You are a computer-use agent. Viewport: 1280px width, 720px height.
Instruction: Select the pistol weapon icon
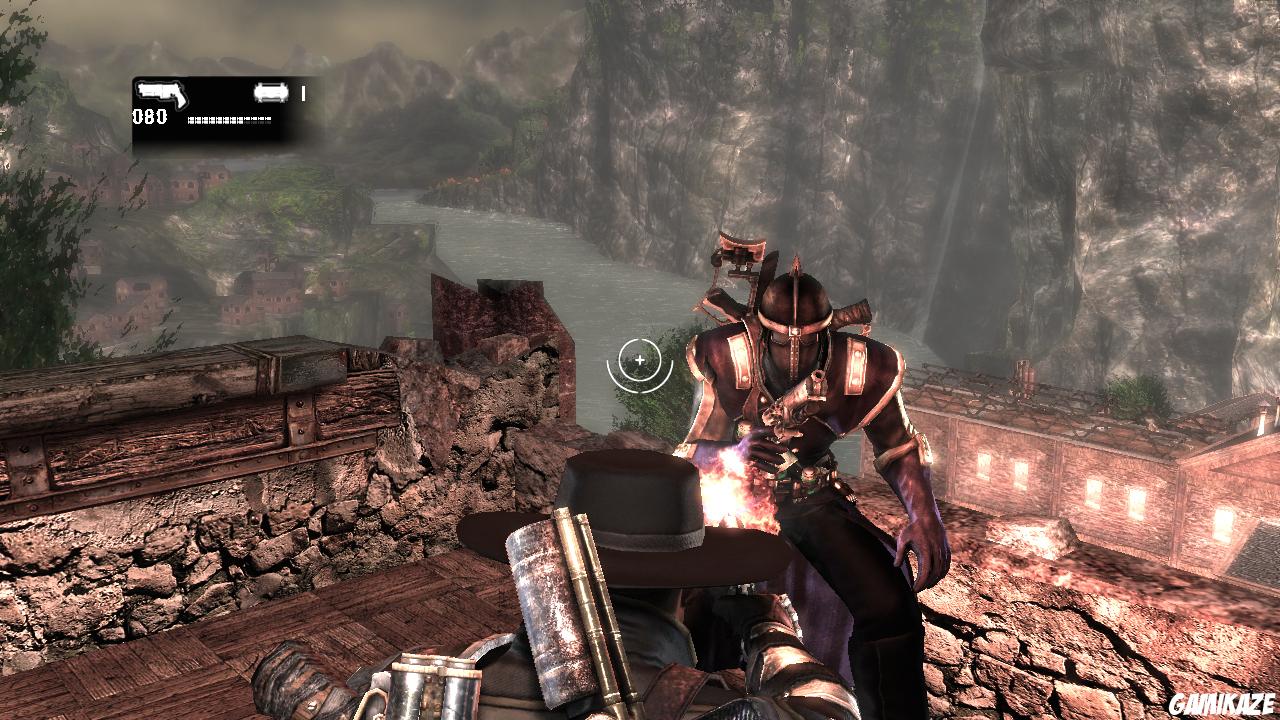click(x=161, y=93)
